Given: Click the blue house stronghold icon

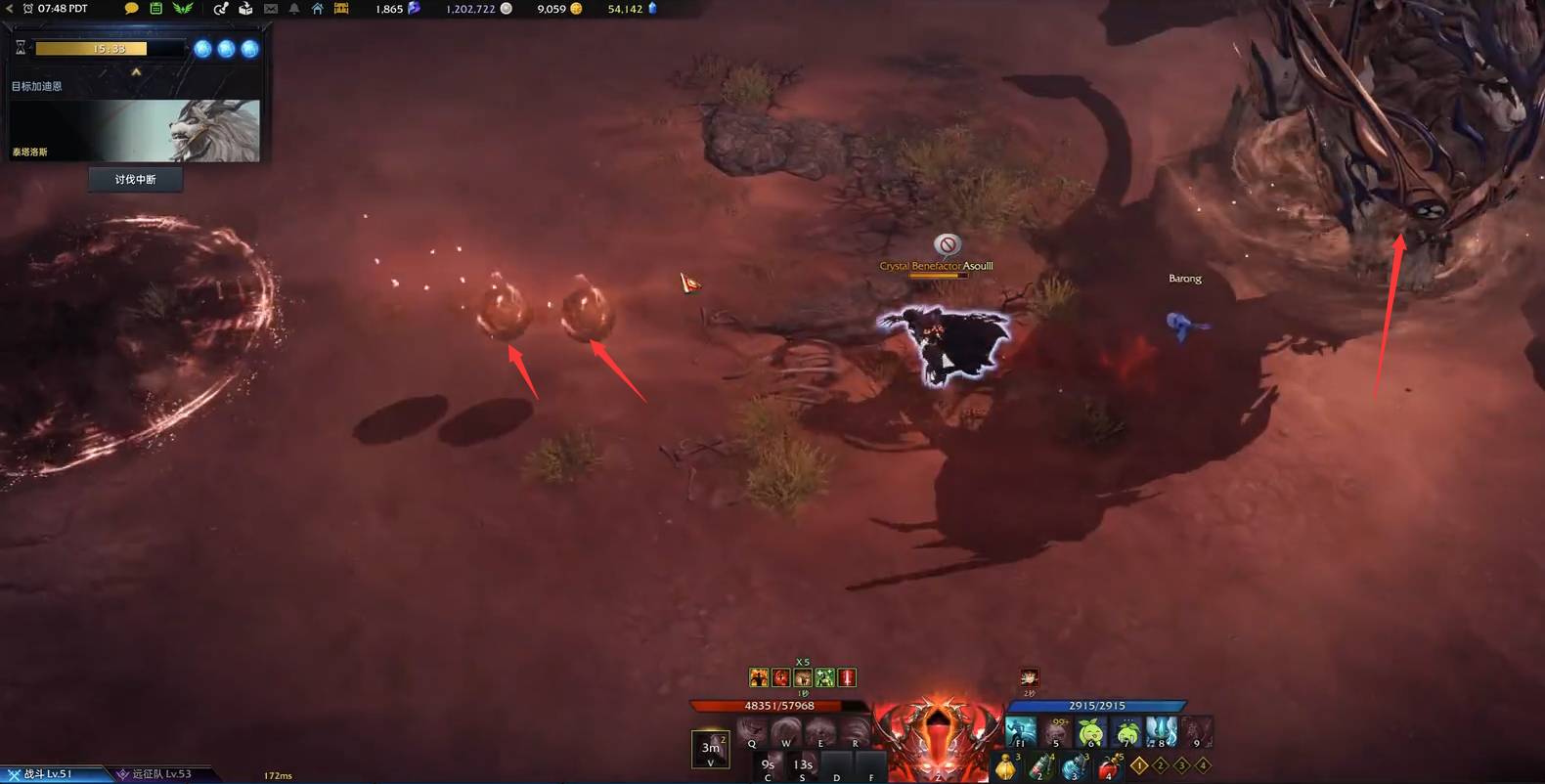Looking at the screenshot, I should pos(317,9).
